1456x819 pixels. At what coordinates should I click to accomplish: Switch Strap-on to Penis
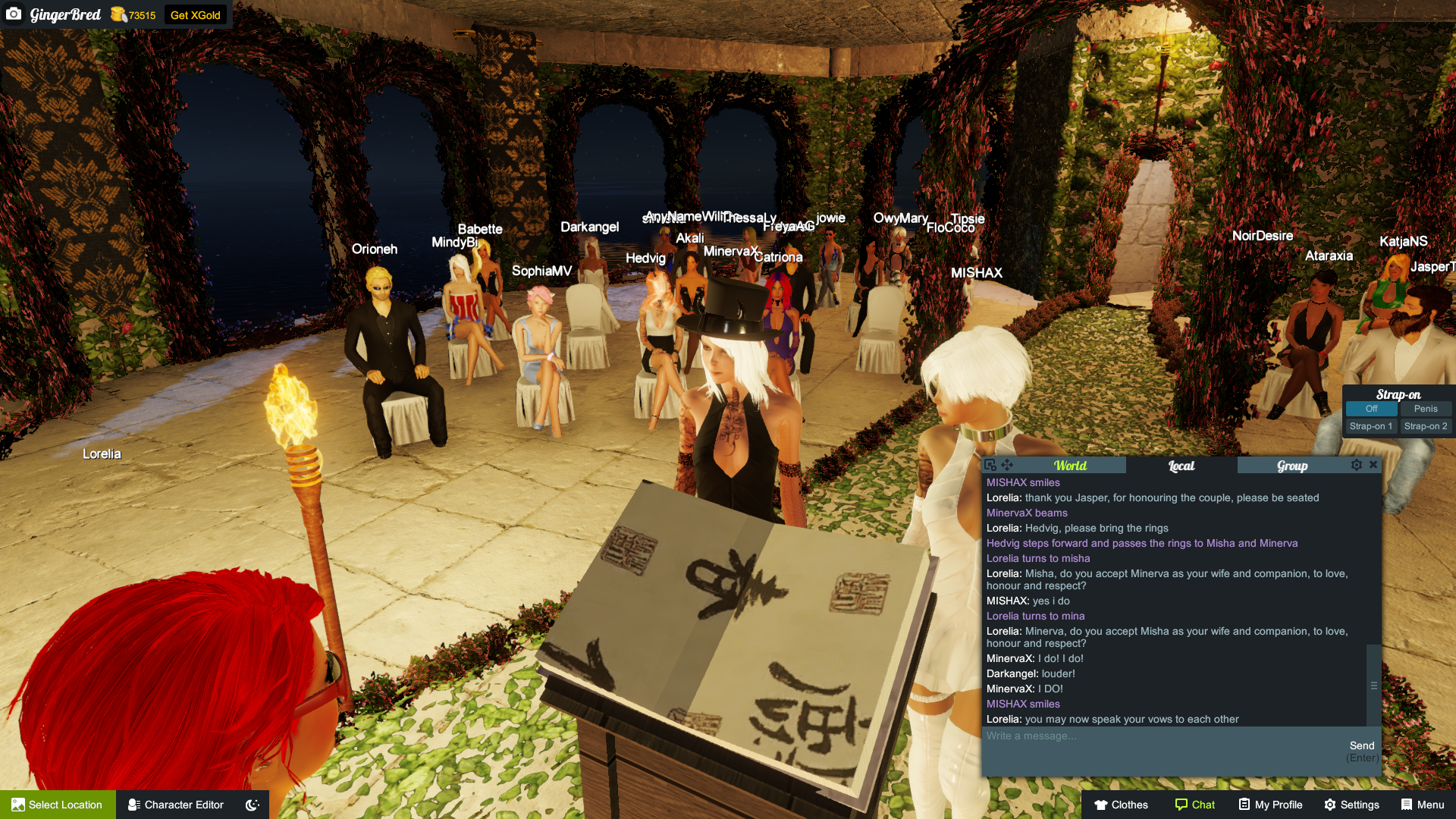click(x=1426, y=409)
